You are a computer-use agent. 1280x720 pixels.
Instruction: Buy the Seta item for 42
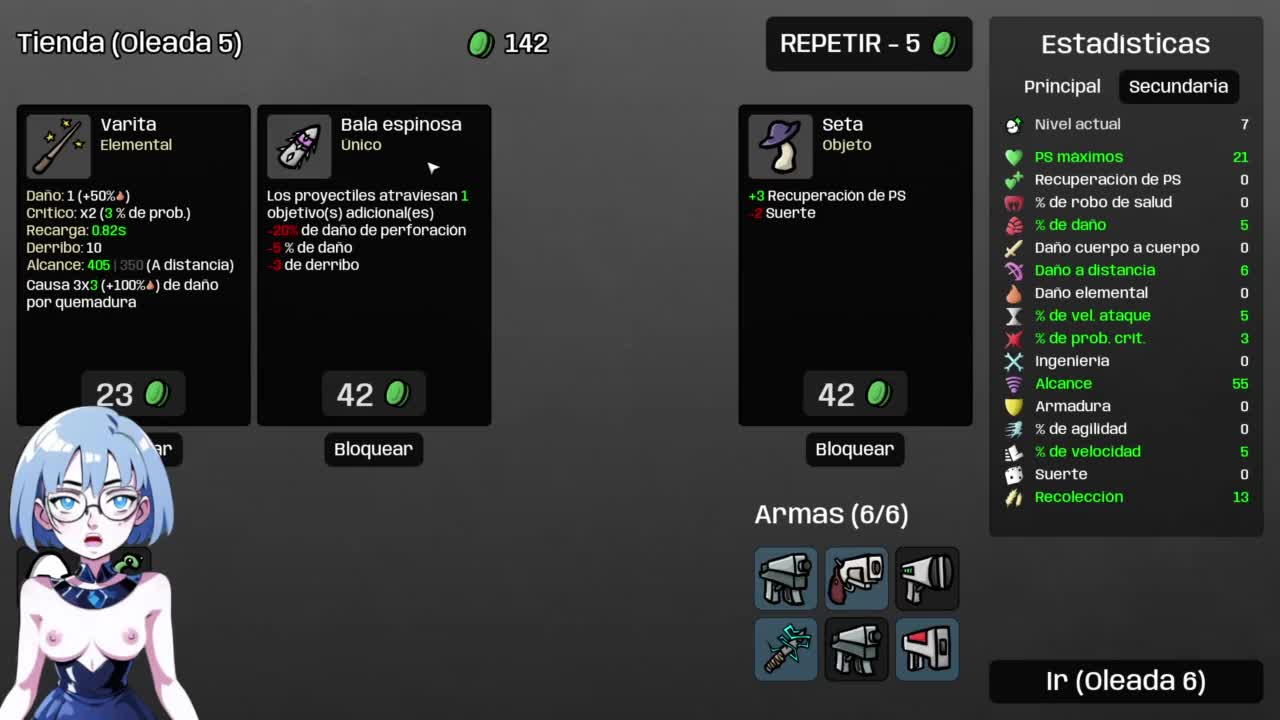pyautogui.click(x=854, y=394)
